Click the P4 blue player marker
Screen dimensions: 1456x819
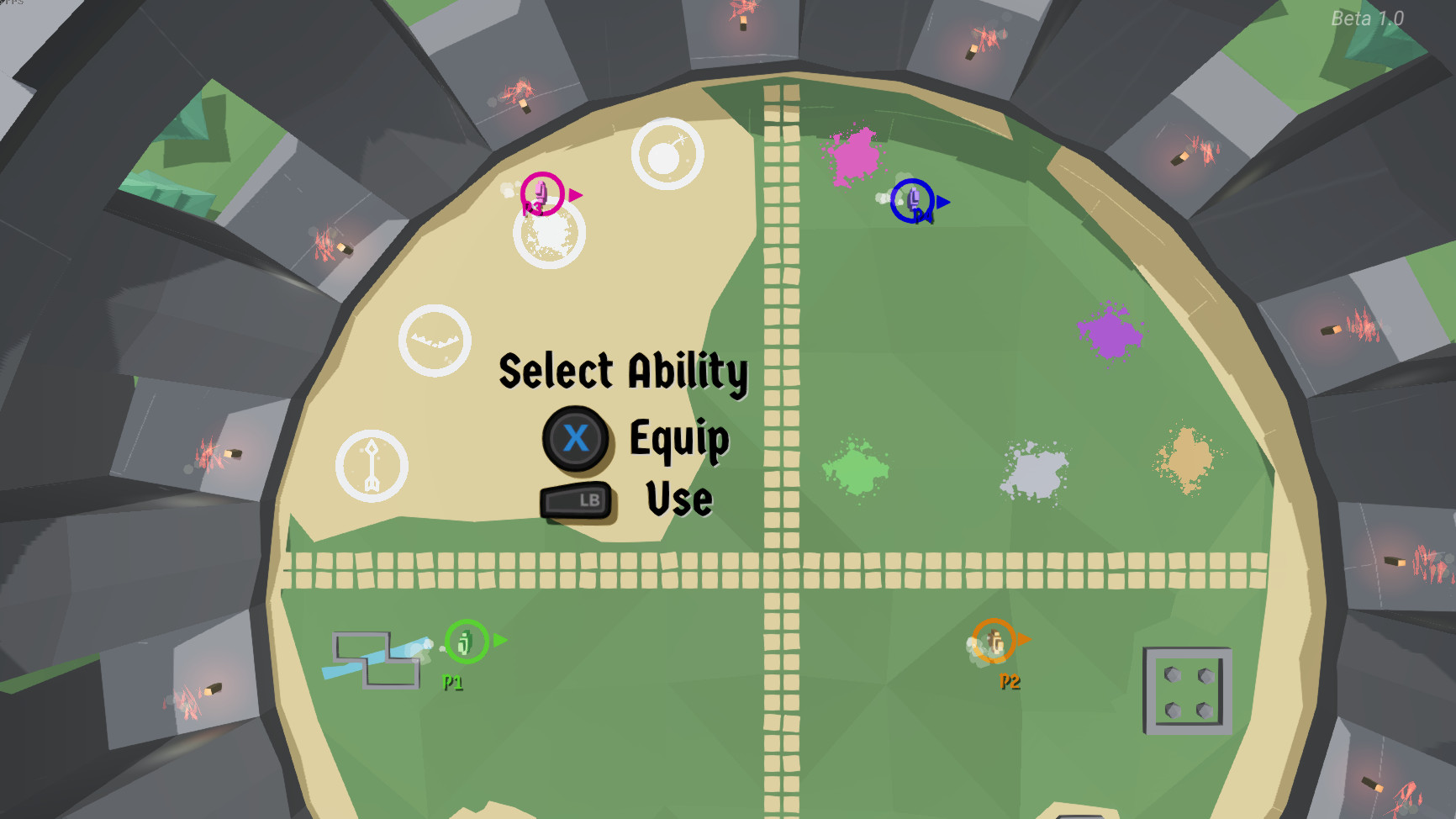pos(911,201)
